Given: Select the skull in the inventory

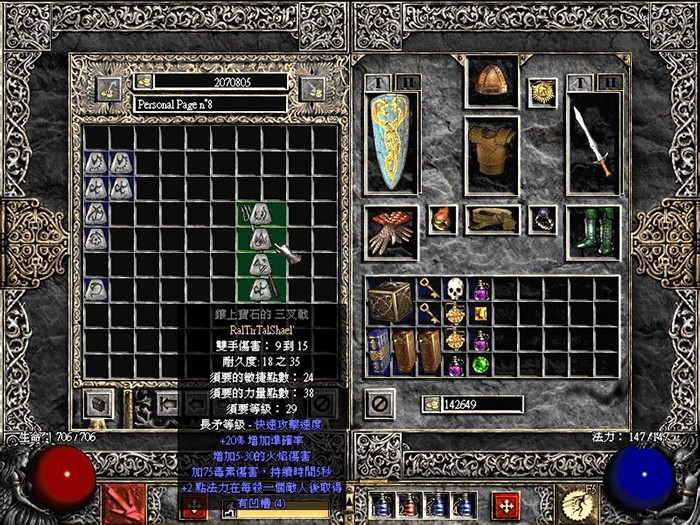Looking at the screenshot, I should [x=456, y=290].
